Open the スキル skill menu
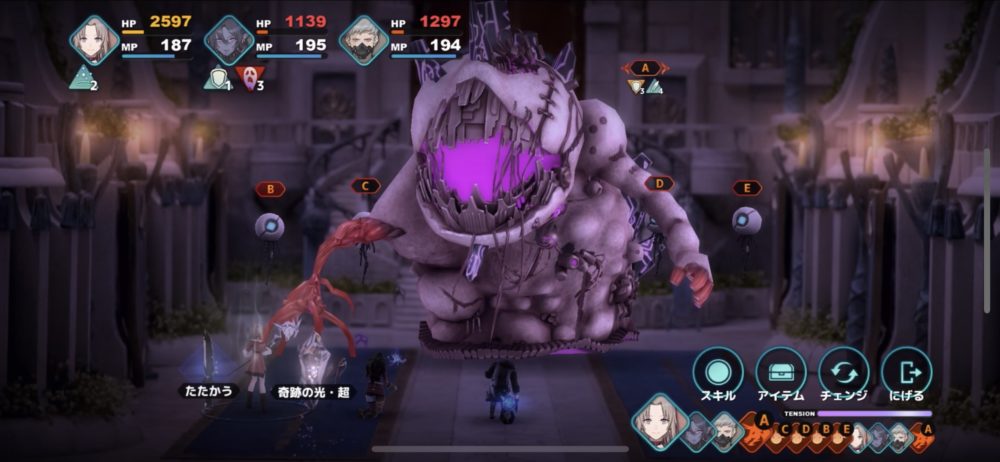The image size is (1000, 462). (x=718, y=371)
